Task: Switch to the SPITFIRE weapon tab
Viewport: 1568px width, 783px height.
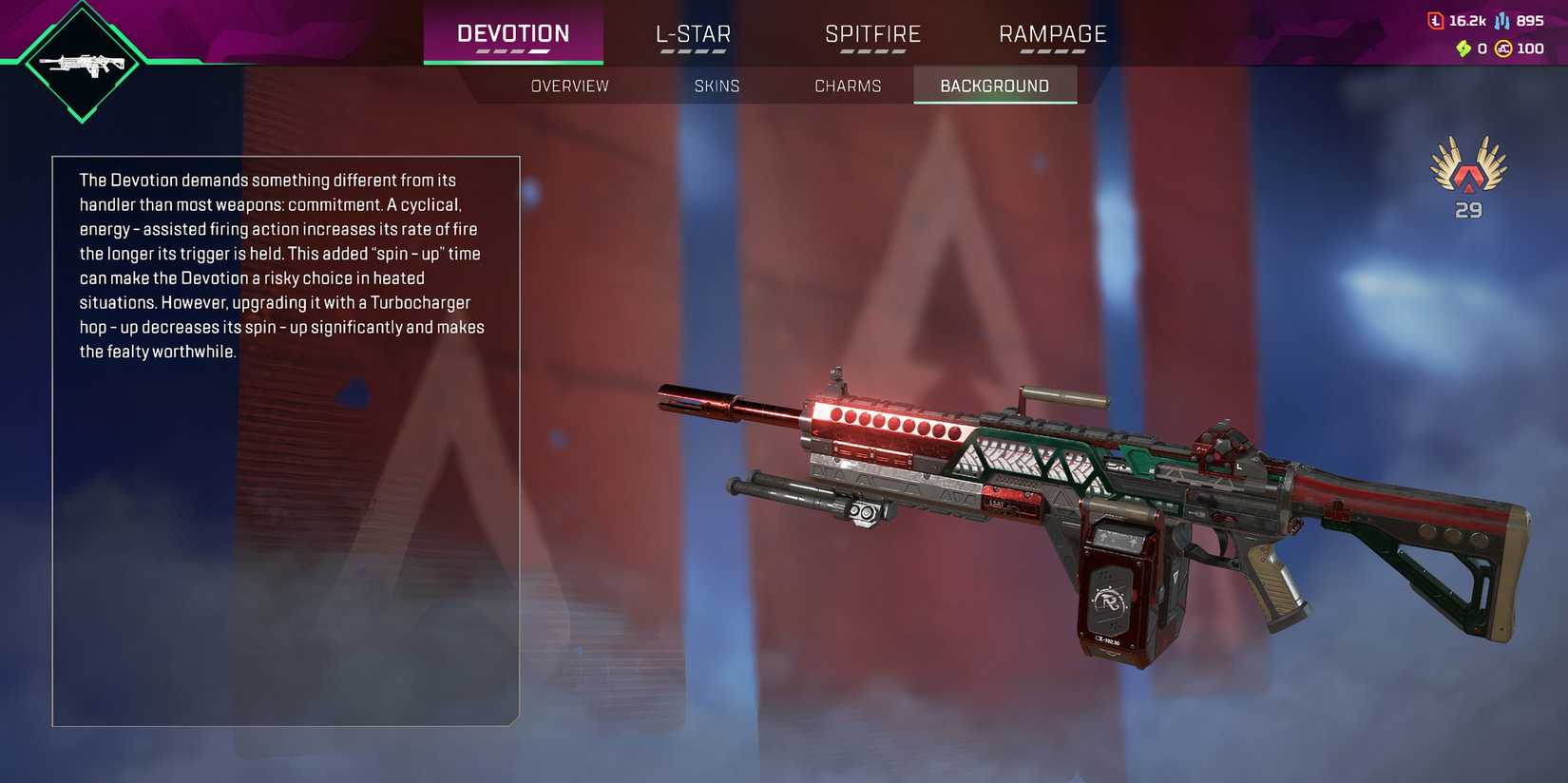Action: point(874,34)
